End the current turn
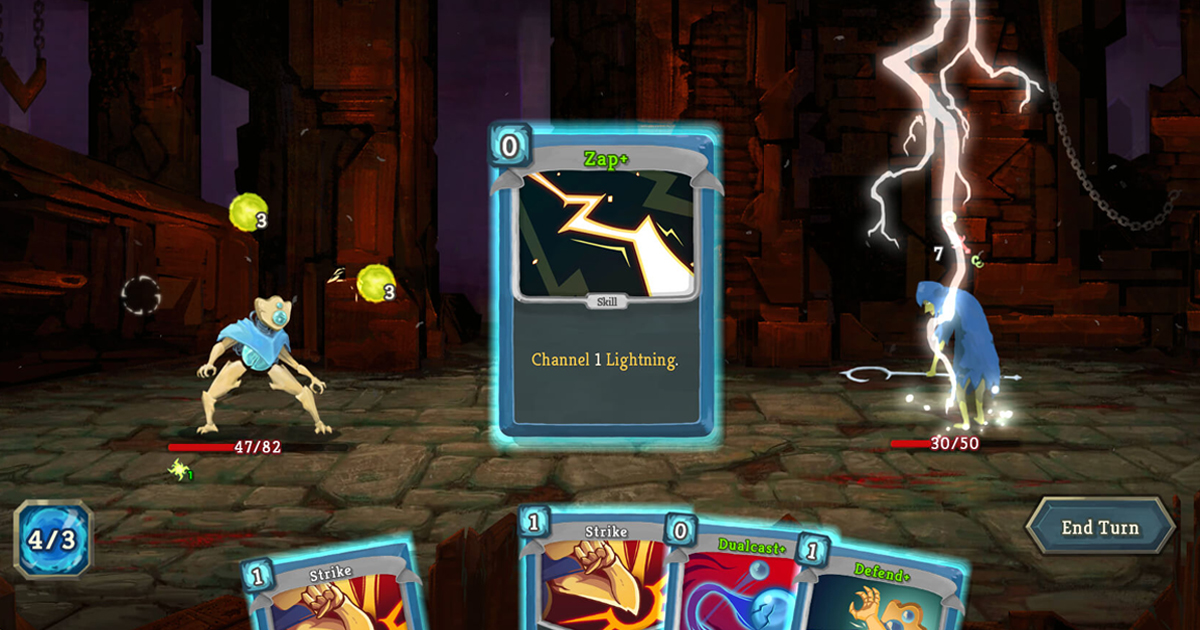Screen dimensions: 1200x630 (1100, 526)
